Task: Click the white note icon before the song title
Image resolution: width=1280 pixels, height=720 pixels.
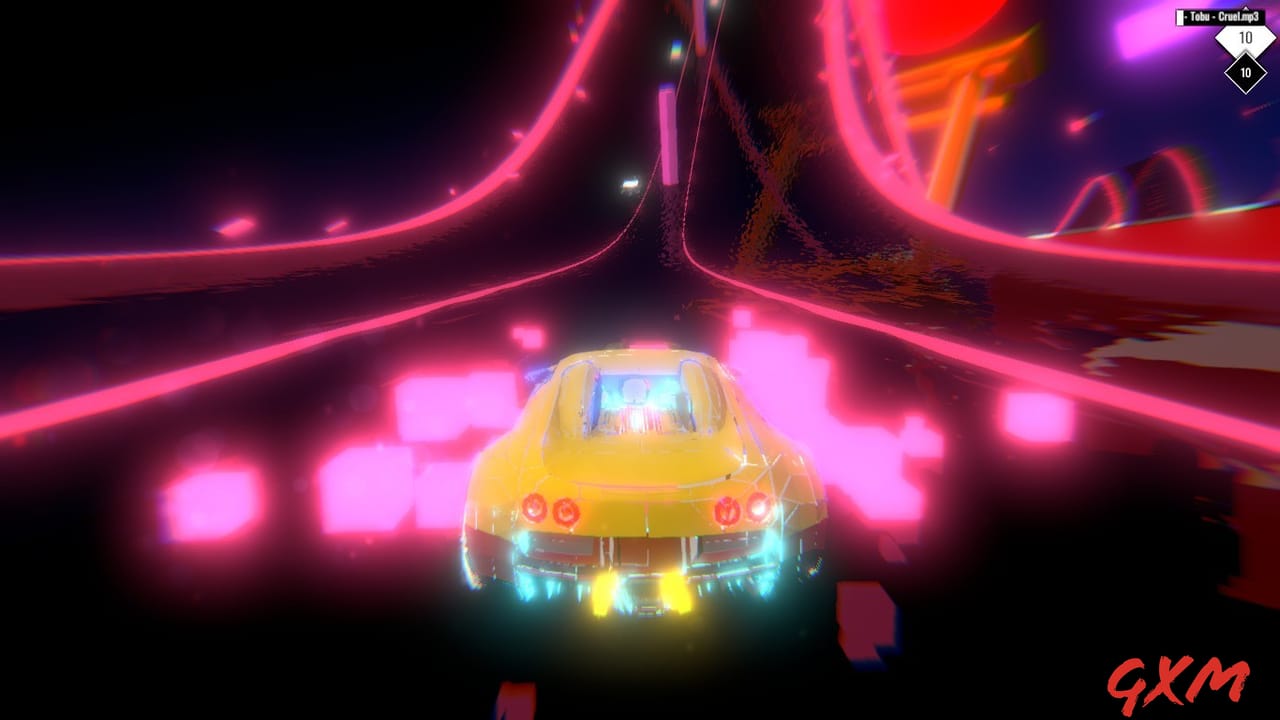Action: 1180,17
